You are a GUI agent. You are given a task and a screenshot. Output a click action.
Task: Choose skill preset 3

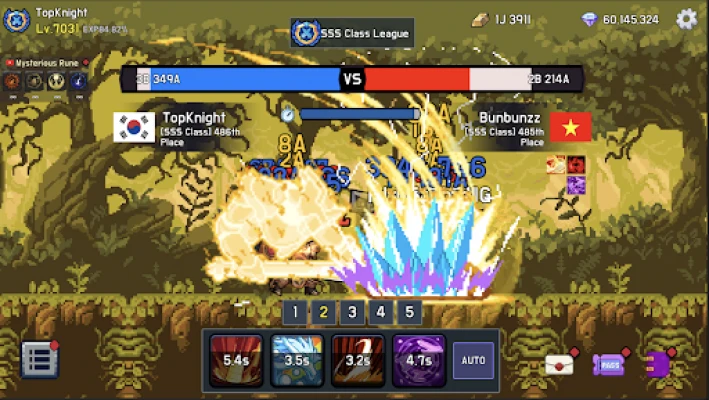(x=351, y=312)
